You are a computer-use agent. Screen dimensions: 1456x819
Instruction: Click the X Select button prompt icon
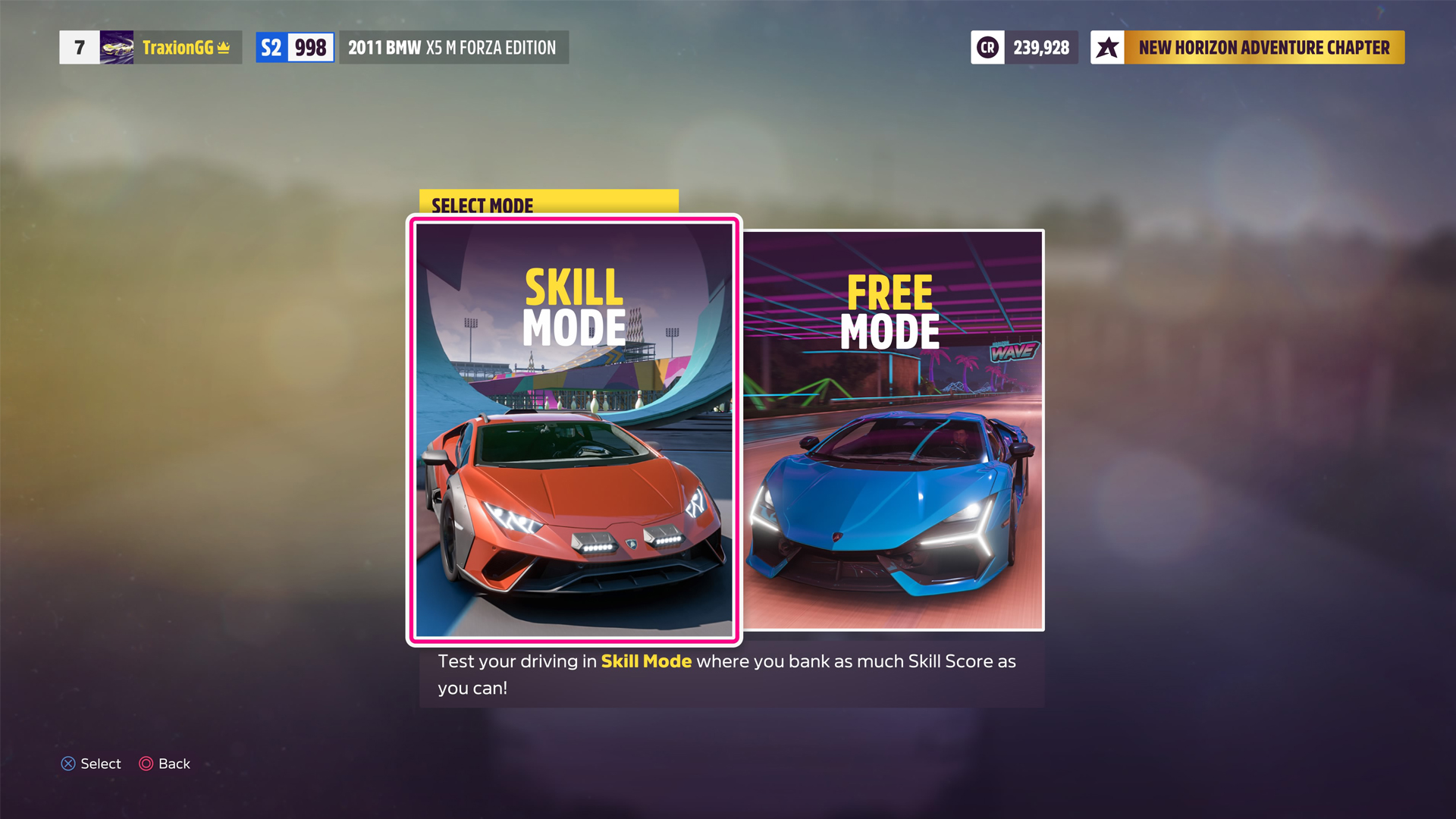click(67, 764)
